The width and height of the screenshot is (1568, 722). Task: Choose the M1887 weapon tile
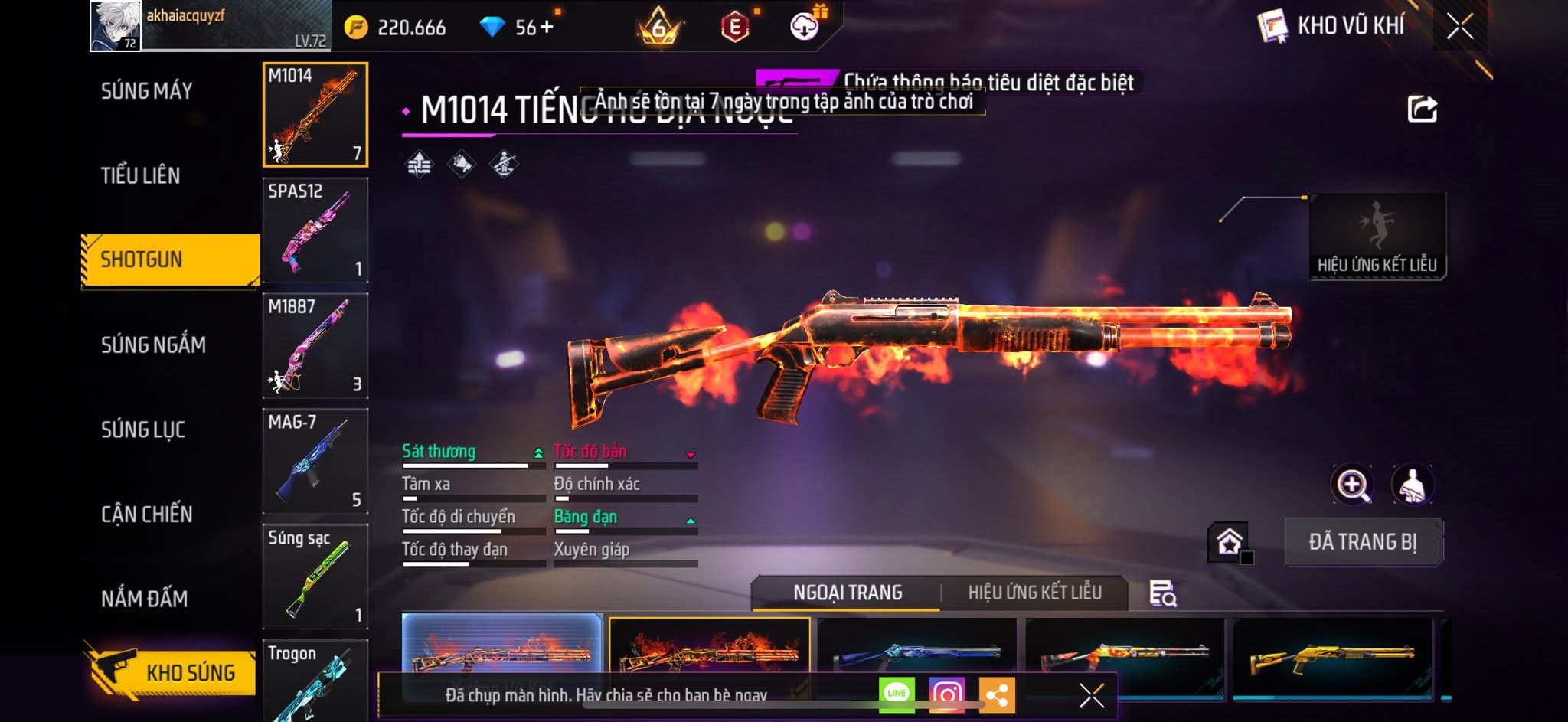pyautogui.click(x=315, y=345)
